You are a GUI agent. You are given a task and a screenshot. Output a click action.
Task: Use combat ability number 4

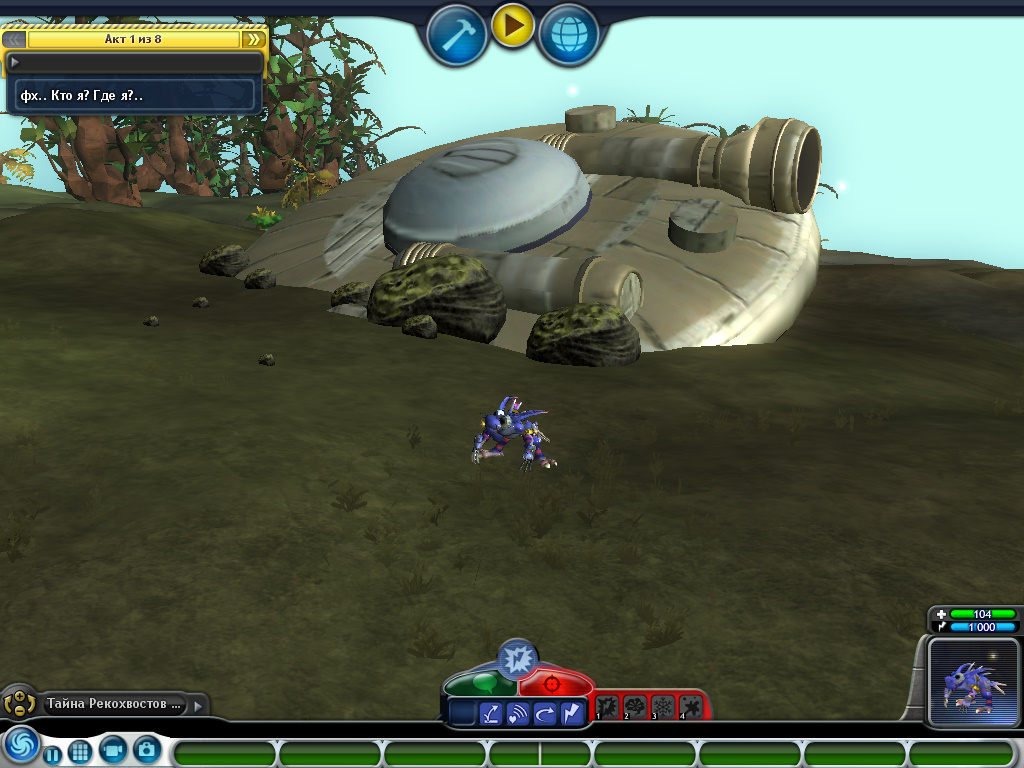[690, 708]
